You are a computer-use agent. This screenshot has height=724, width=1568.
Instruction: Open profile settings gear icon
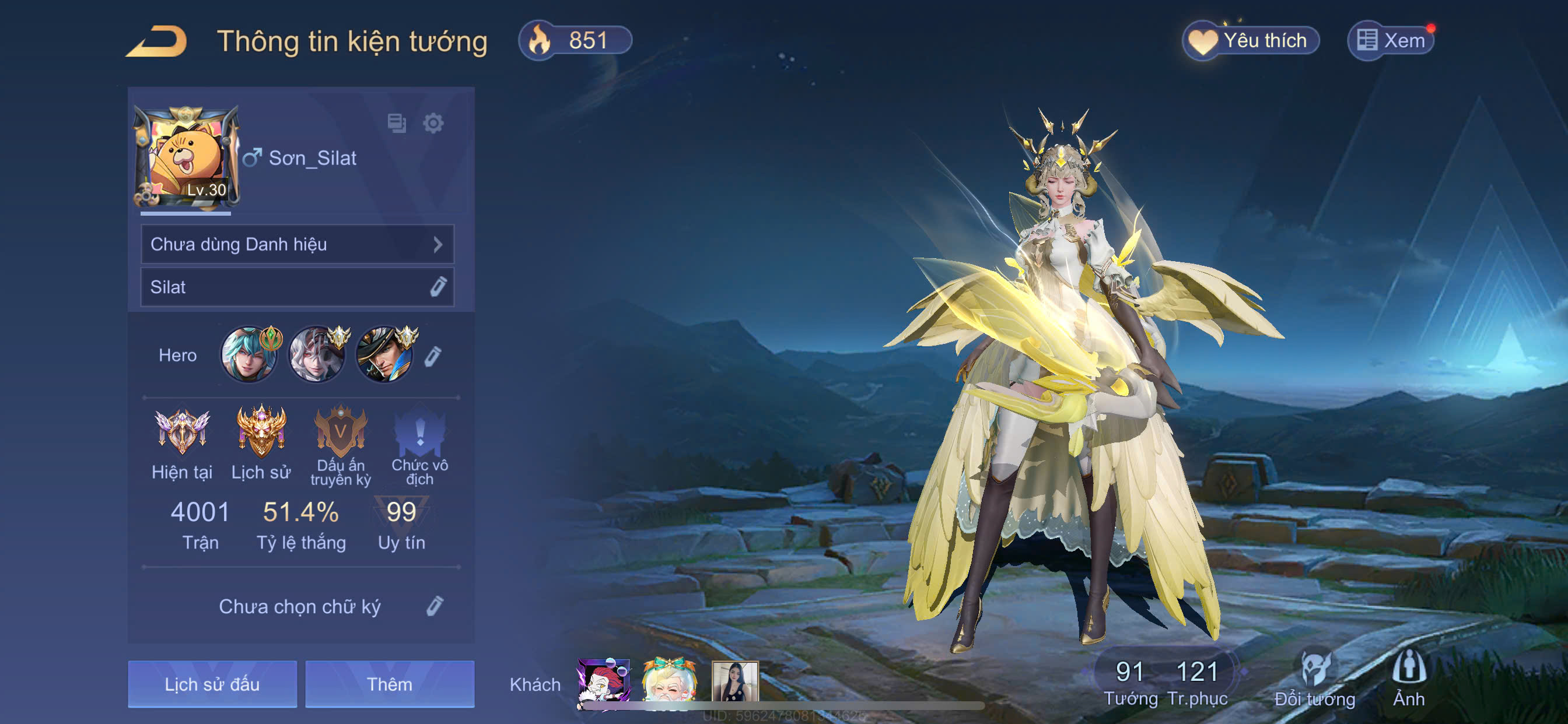[433, 124]
